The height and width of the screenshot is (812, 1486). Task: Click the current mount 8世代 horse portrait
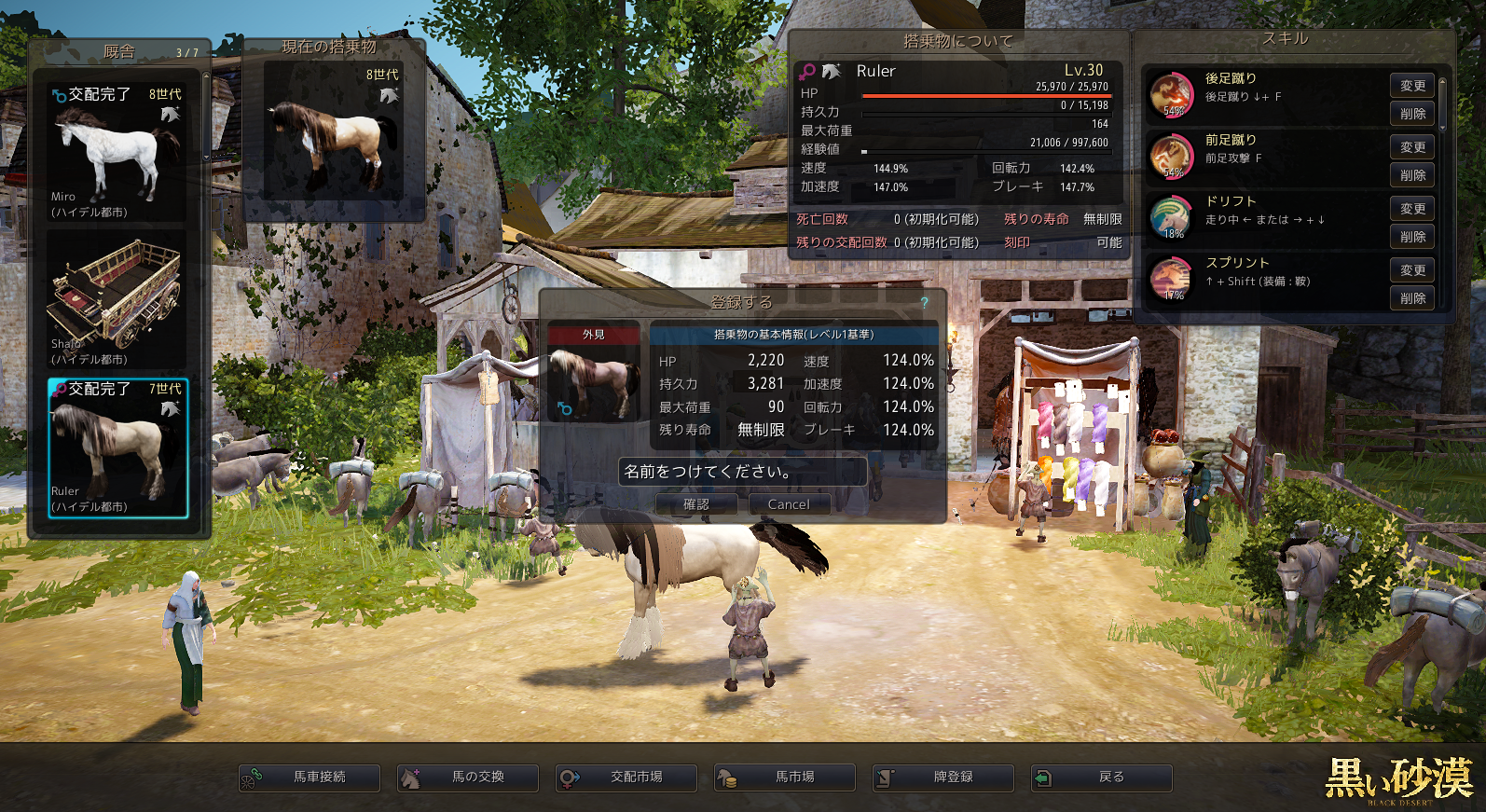click(x=334, y=131)
